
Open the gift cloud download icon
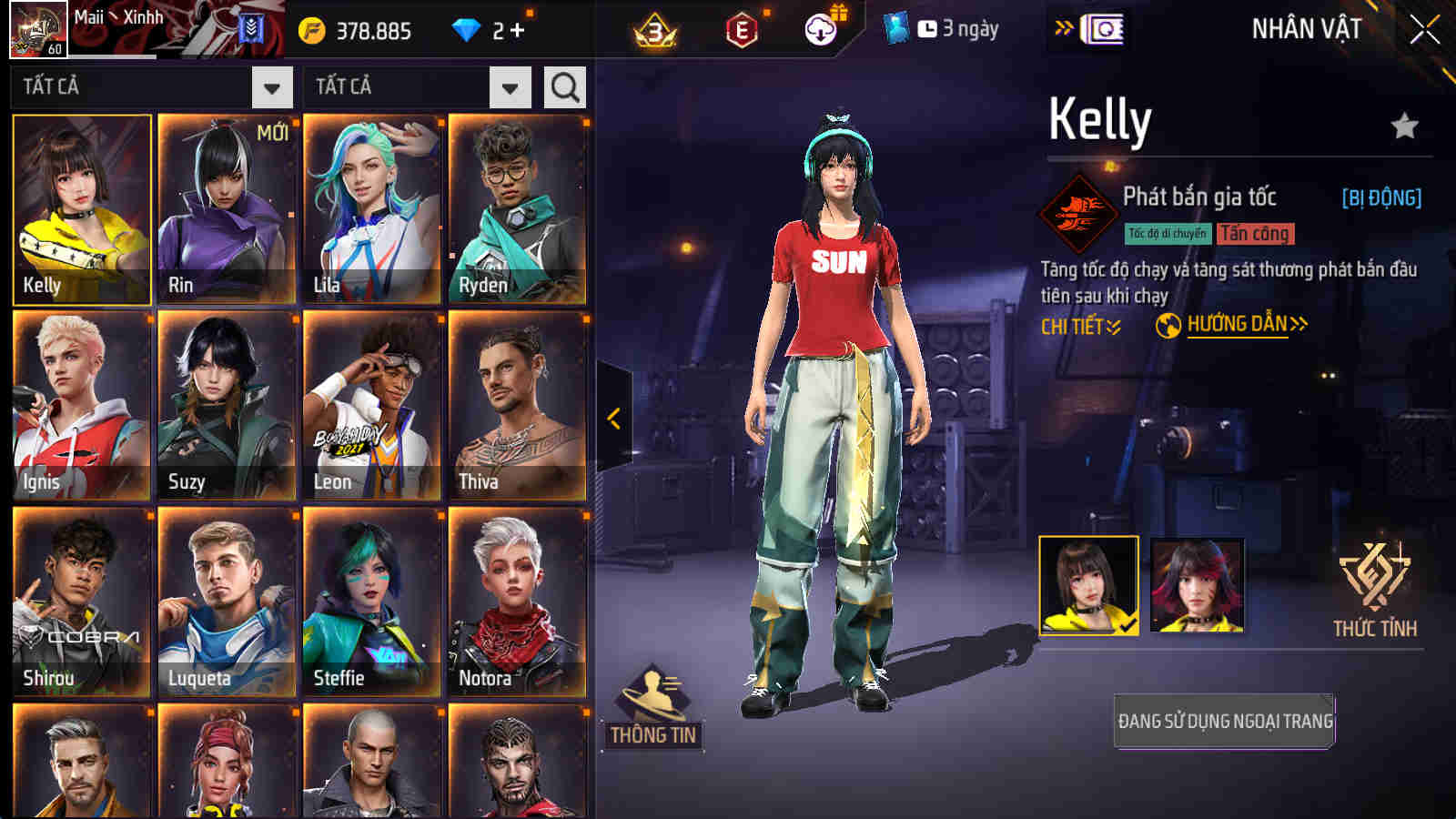pos(819,27)
